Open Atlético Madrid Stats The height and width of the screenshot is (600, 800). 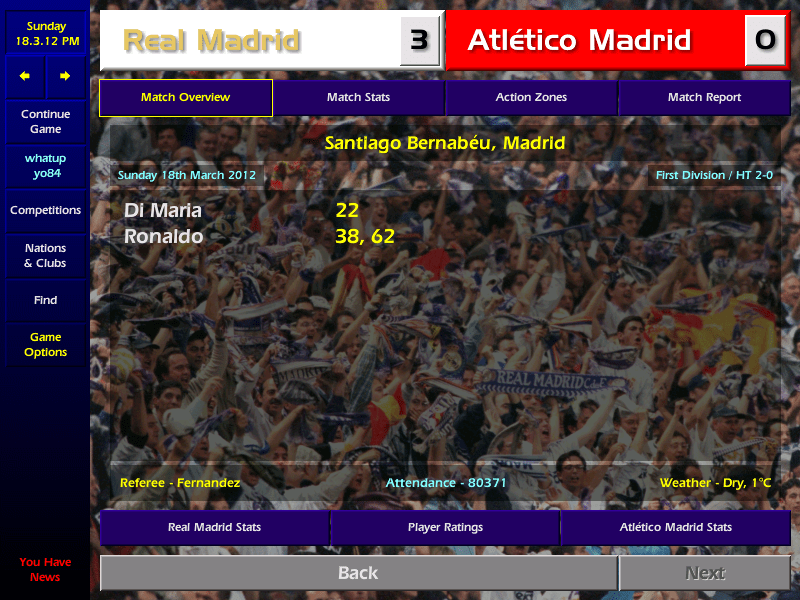coord(675,527)
